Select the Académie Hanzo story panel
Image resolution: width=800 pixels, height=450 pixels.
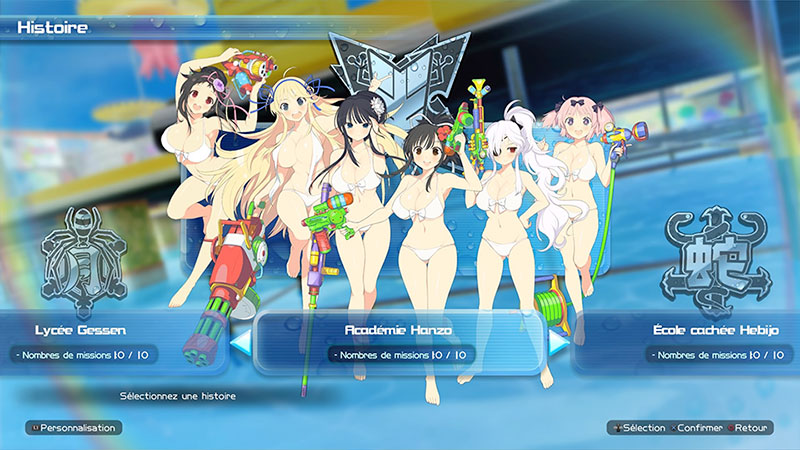click(400, 340)
